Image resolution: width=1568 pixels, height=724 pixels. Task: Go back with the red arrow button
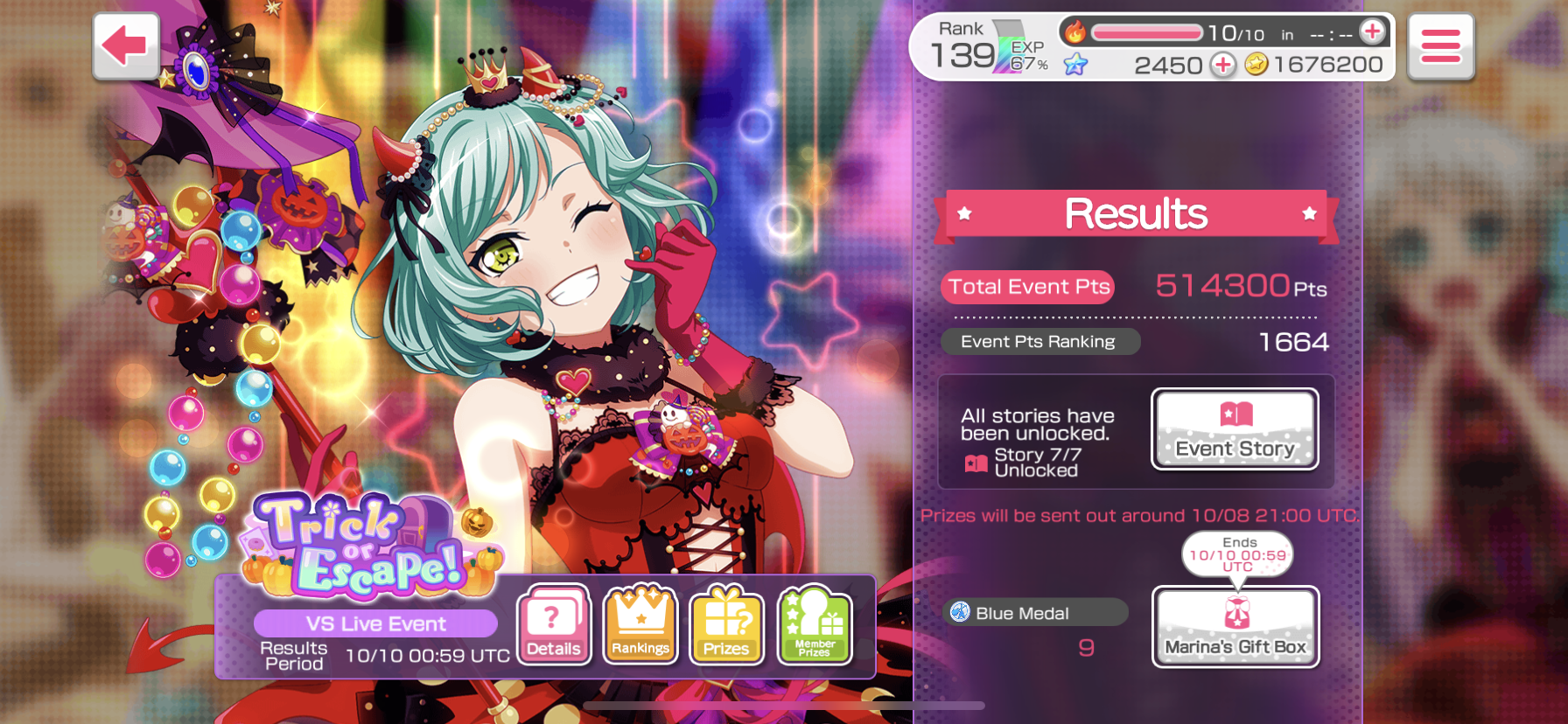point(126,45)
